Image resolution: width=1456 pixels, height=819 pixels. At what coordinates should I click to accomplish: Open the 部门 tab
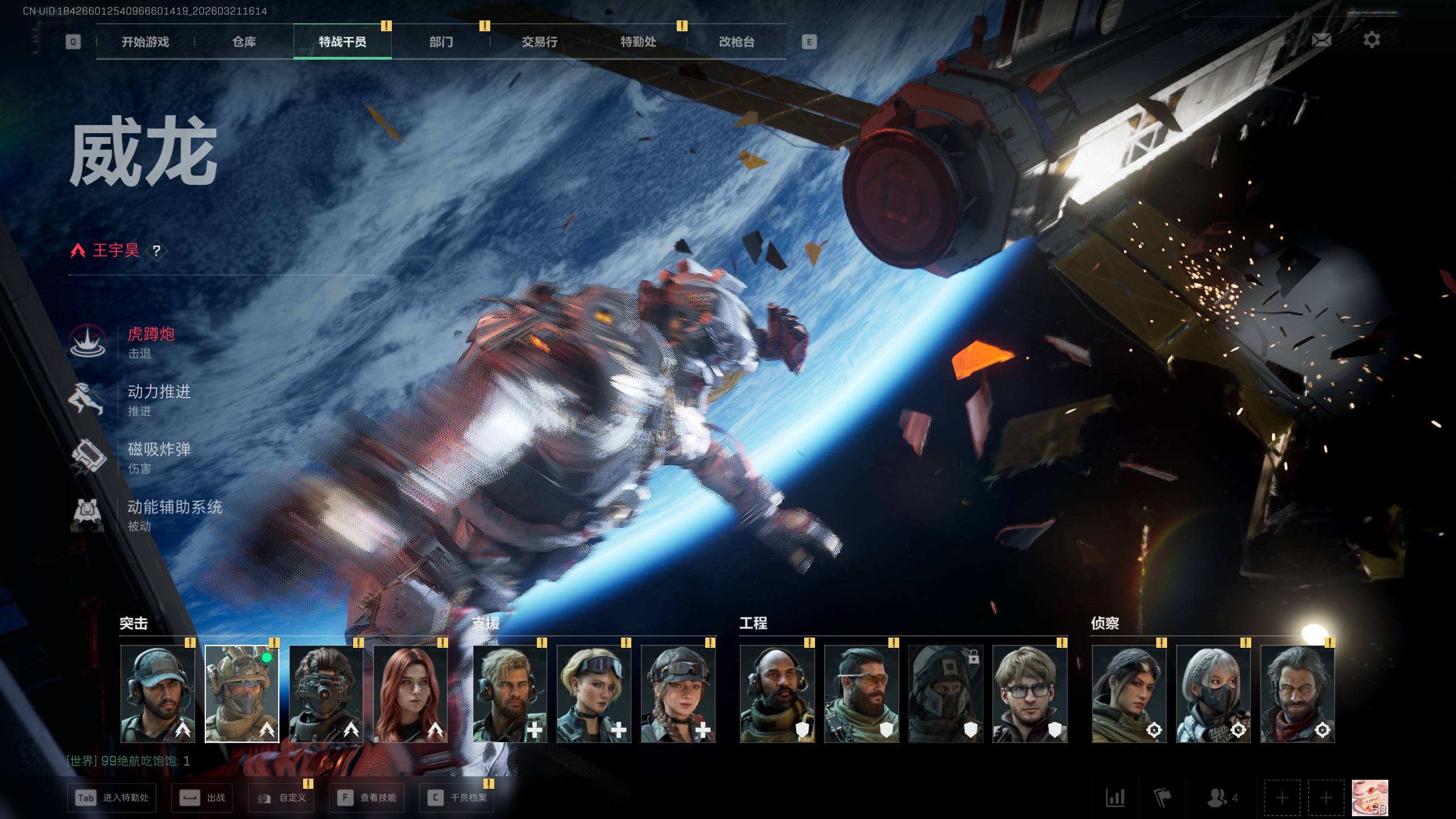click(x=441, y=42)
